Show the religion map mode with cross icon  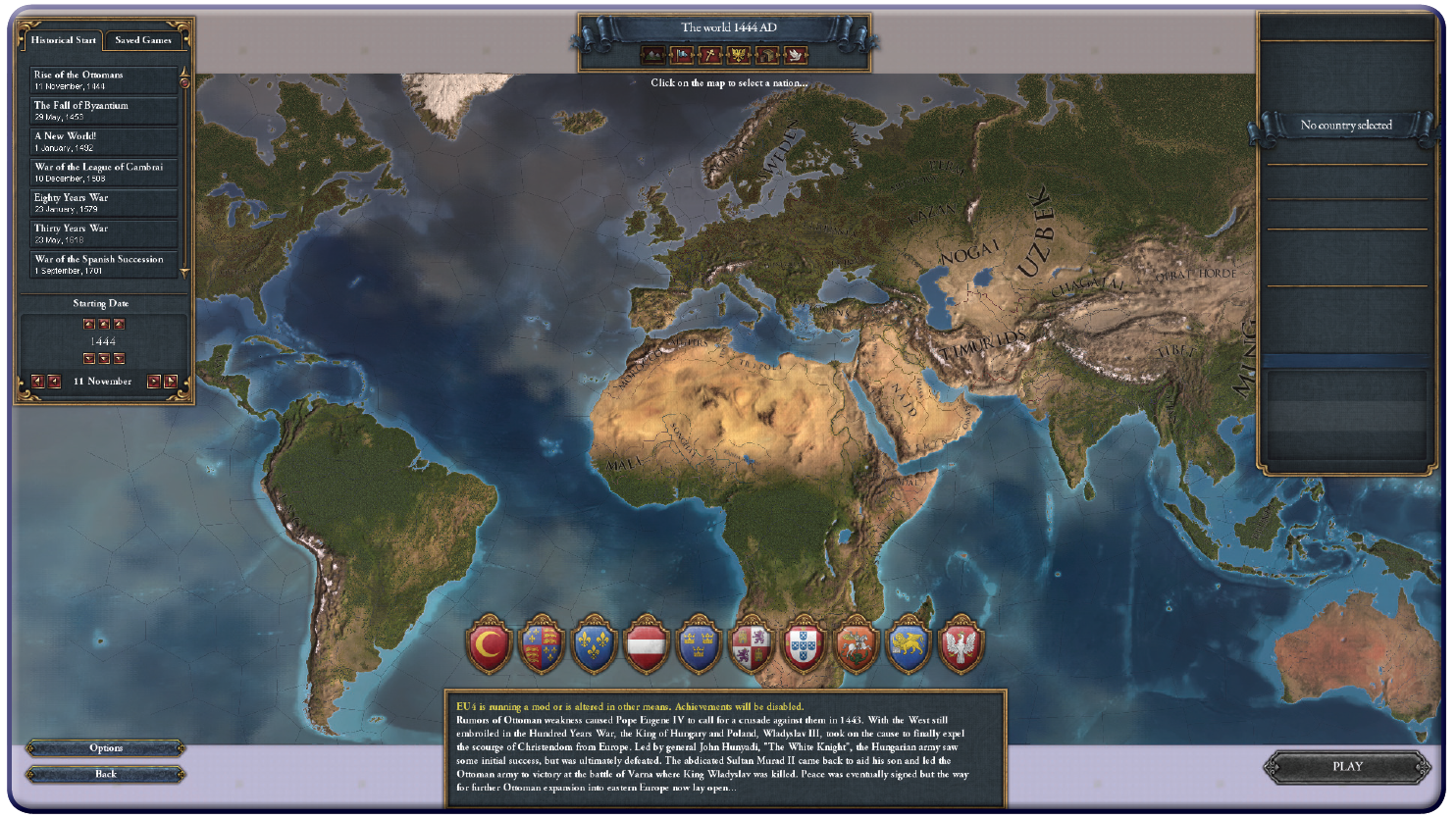(x=709, y=55)
